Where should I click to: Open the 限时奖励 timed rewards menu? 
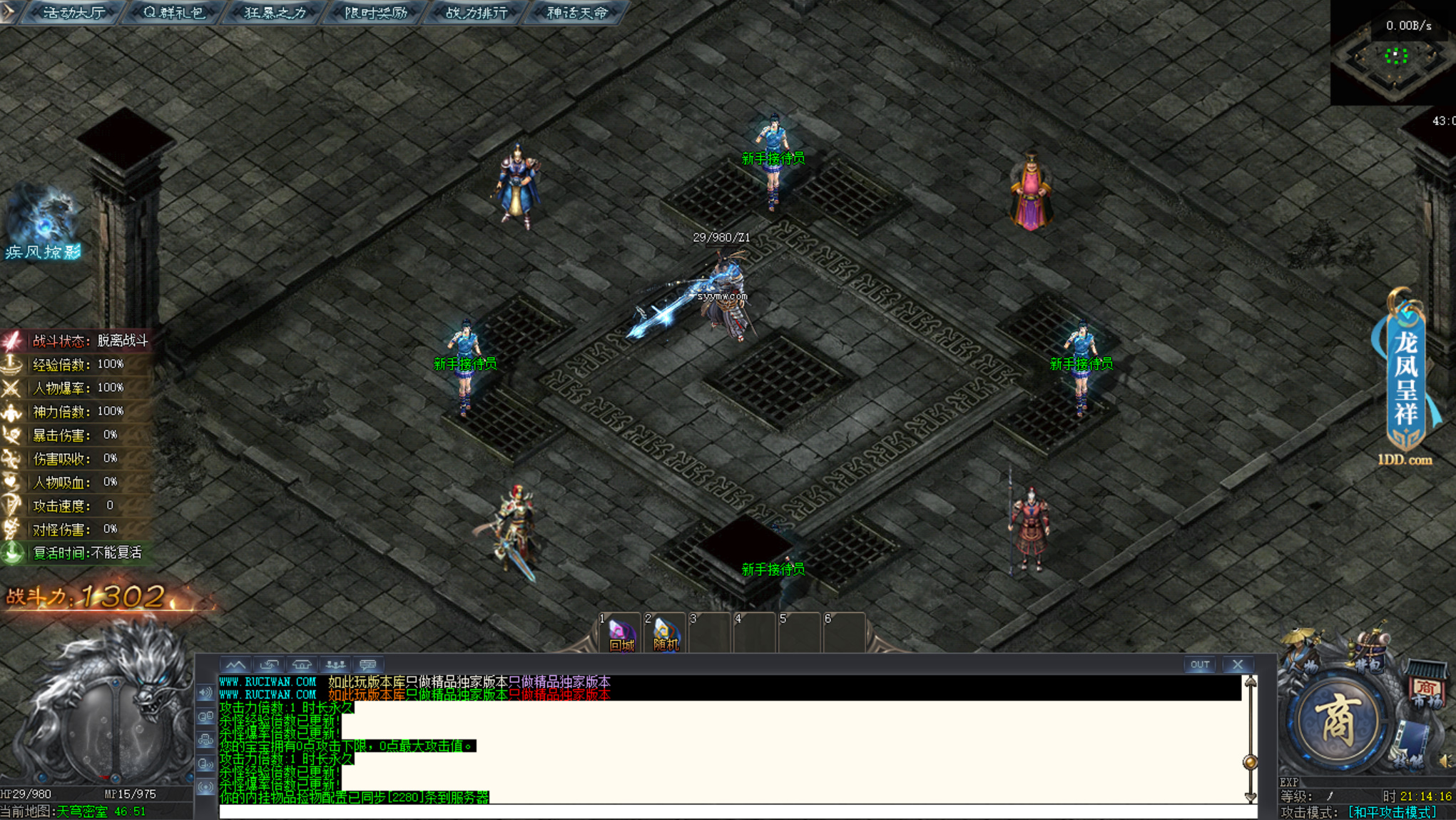pos(376,13)
